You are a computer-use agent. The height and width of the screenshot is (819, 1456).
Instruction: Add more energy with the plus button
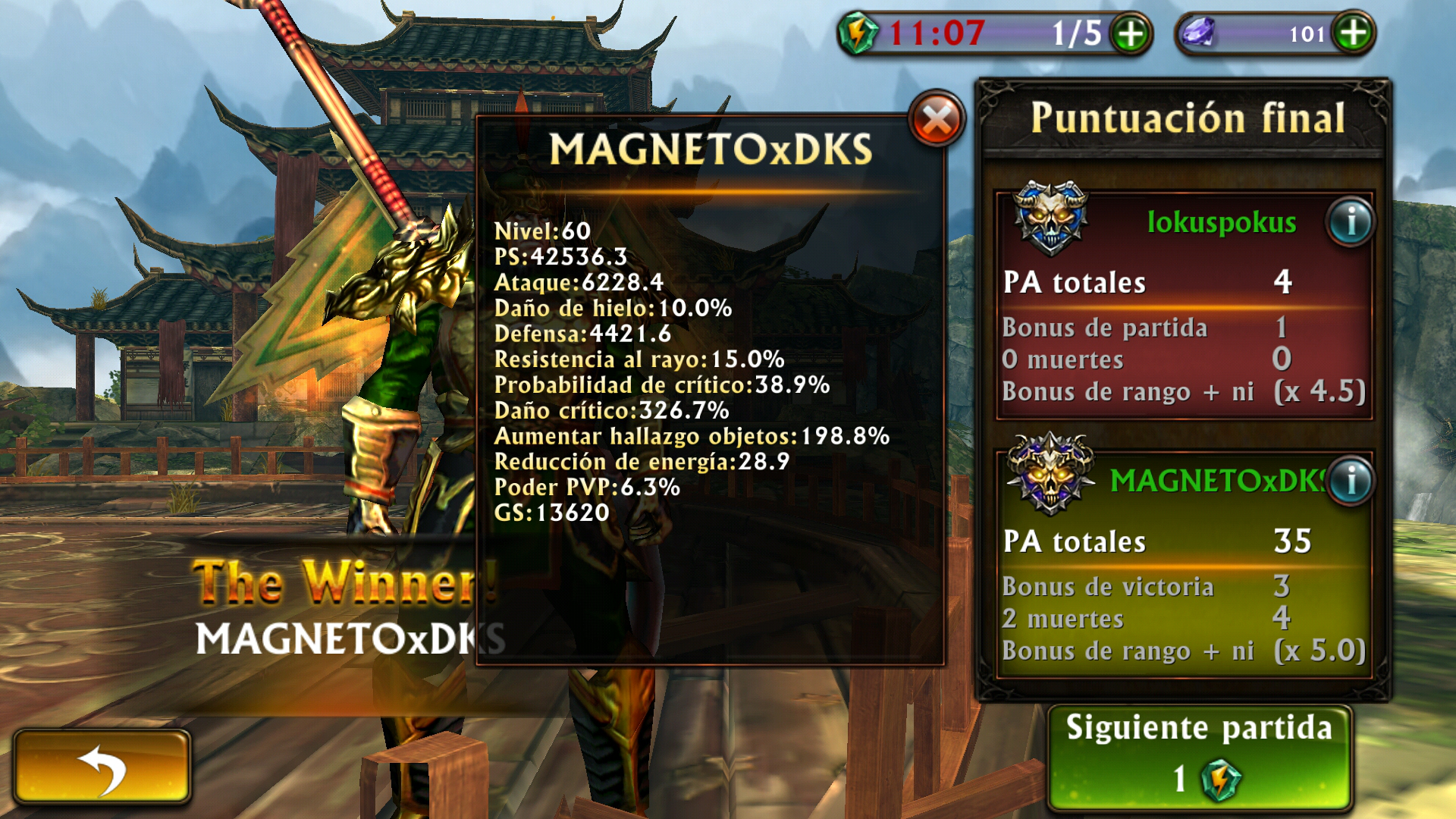(1131, 34)
